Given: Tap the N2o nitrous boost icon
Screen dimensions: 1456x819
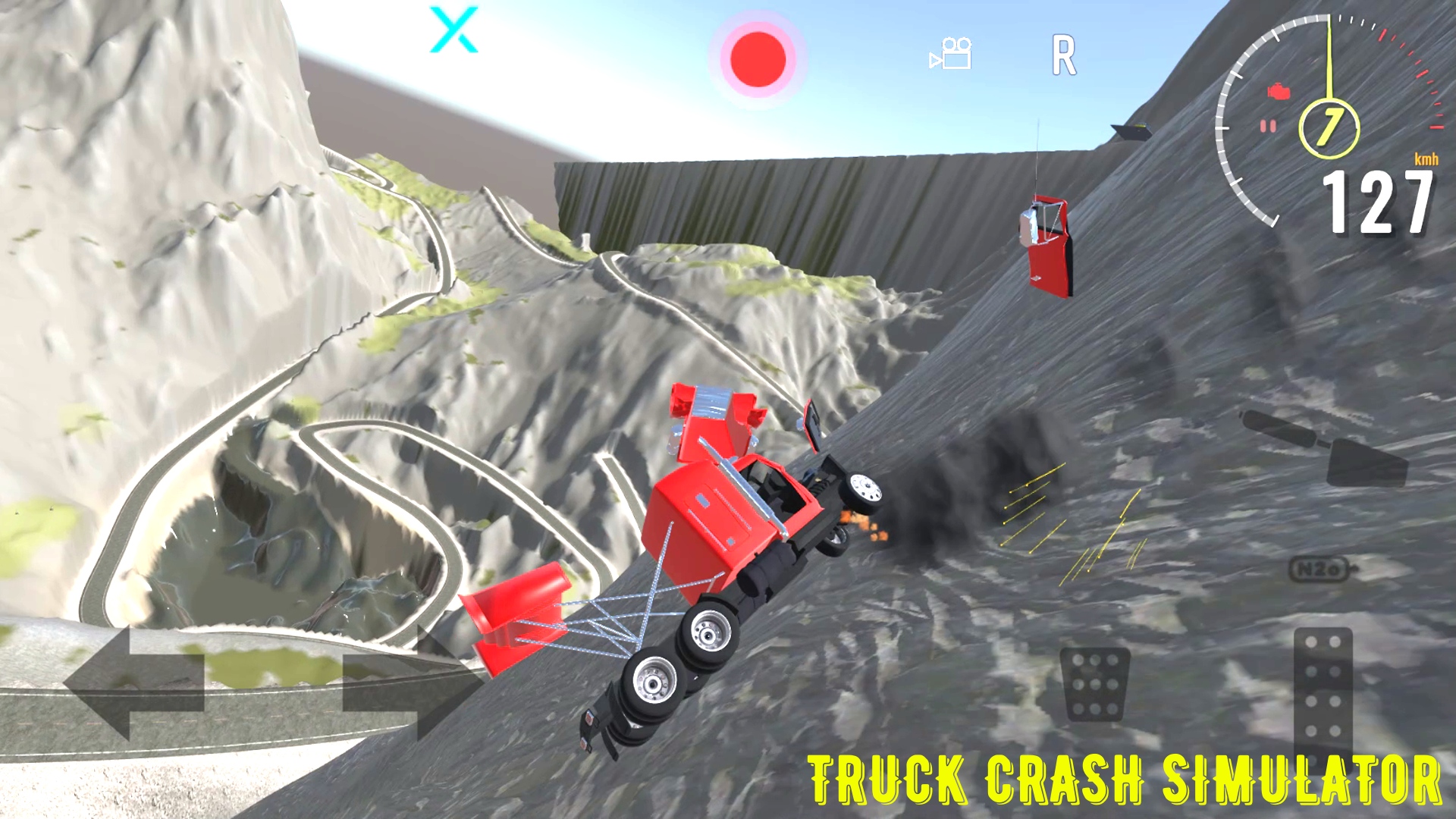Looking at the screenshot, I should [1320, 568].
